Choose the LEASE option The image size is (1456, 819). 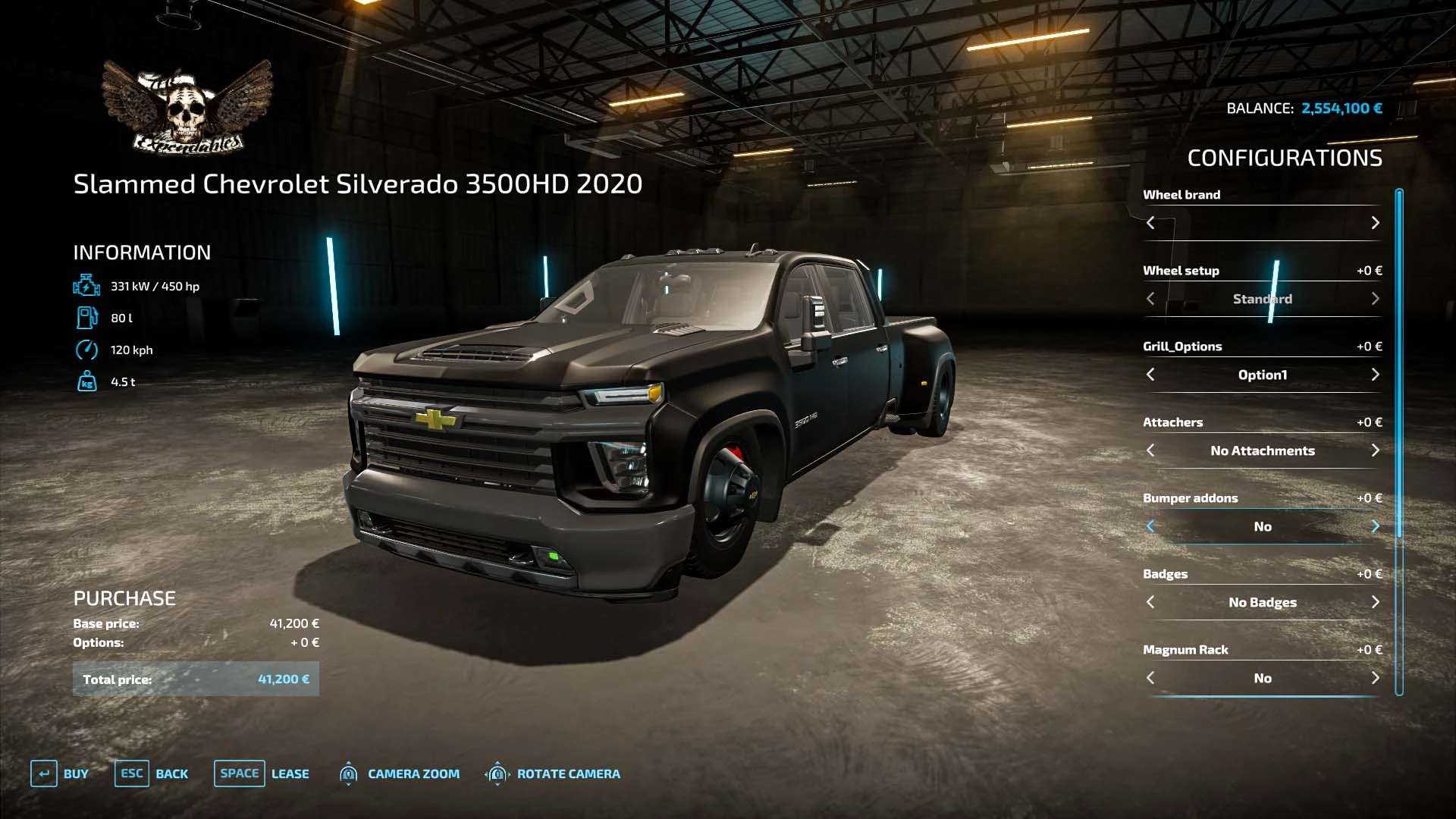262,773
